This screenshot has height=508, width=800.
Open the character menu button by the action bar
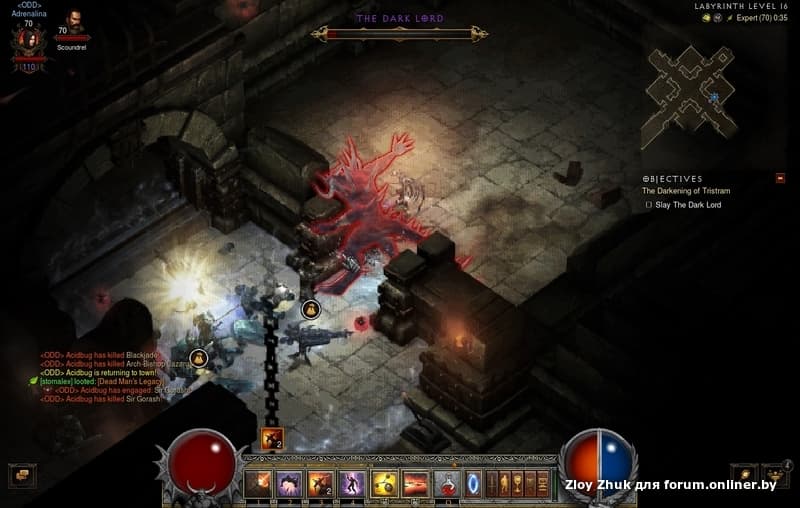[x=506, y=483]
